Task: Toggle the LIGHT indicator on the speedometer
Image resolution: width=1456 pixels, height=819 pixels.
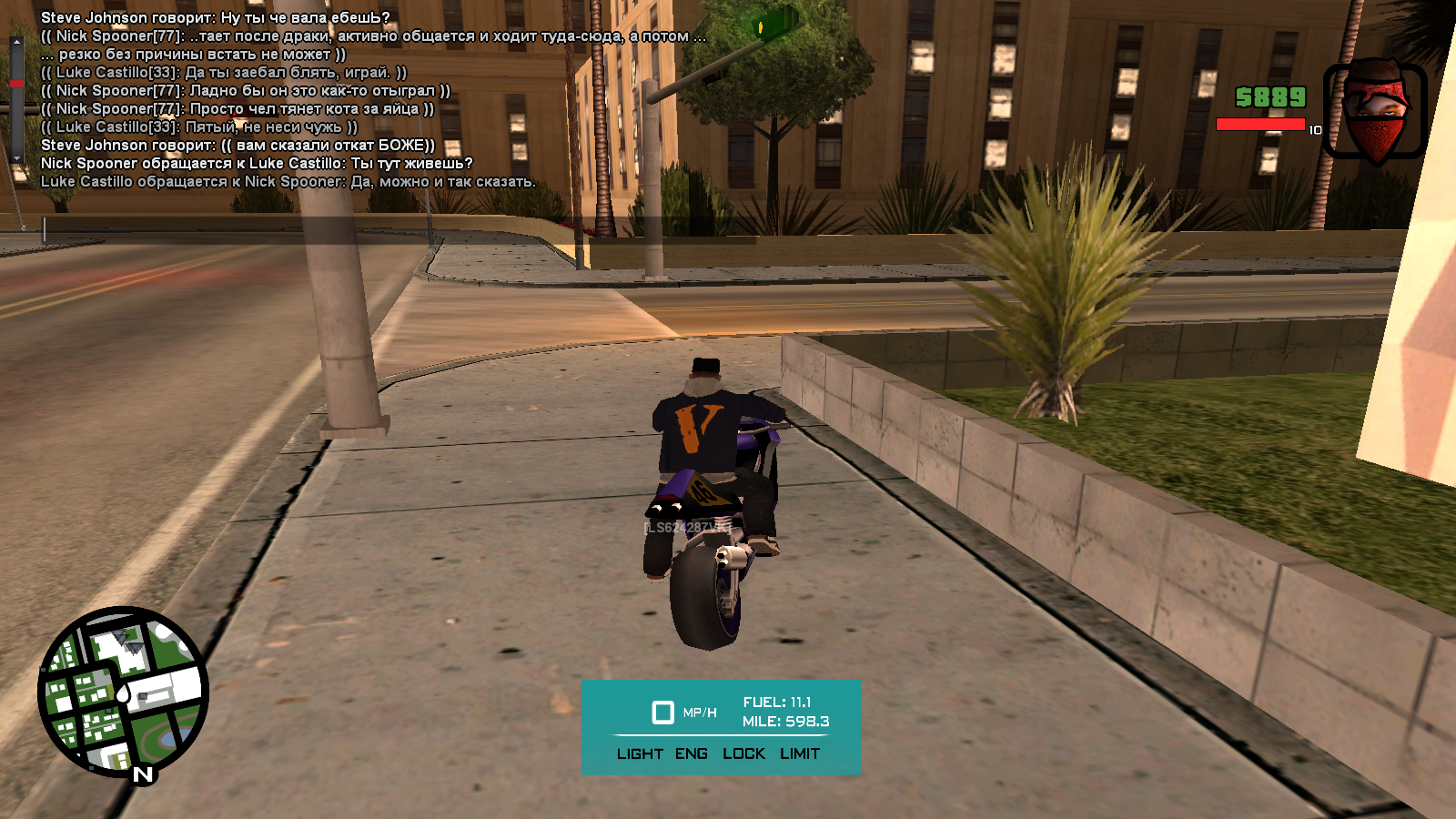Action: tap(640, 753)
